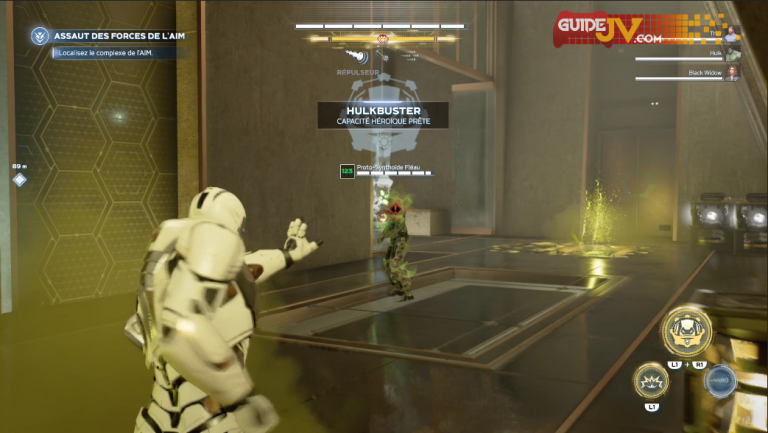768x433 pixels.
Task: Click the mission emblem beside the objective title
Action: click(39, 36)
